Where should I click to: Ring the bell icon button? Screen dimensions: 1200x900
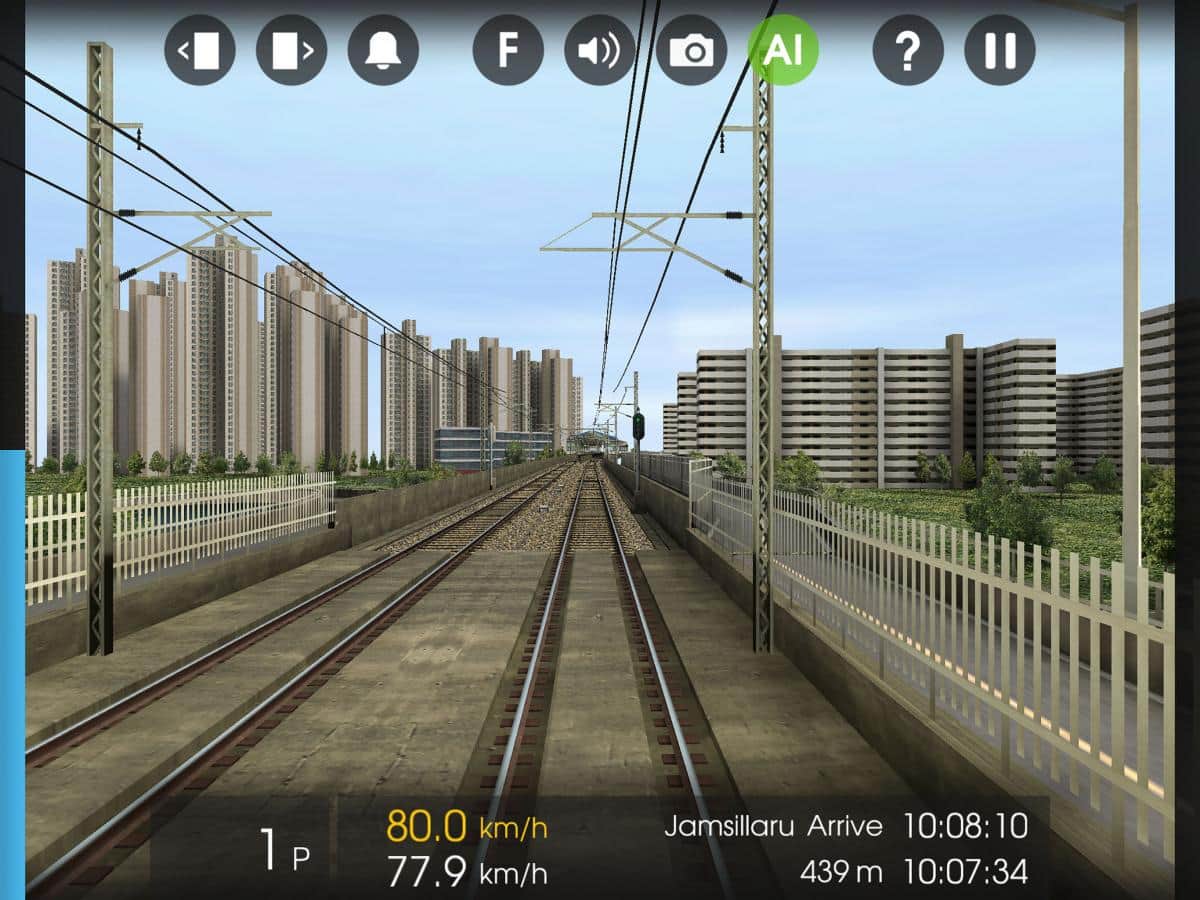coord(383,50)
